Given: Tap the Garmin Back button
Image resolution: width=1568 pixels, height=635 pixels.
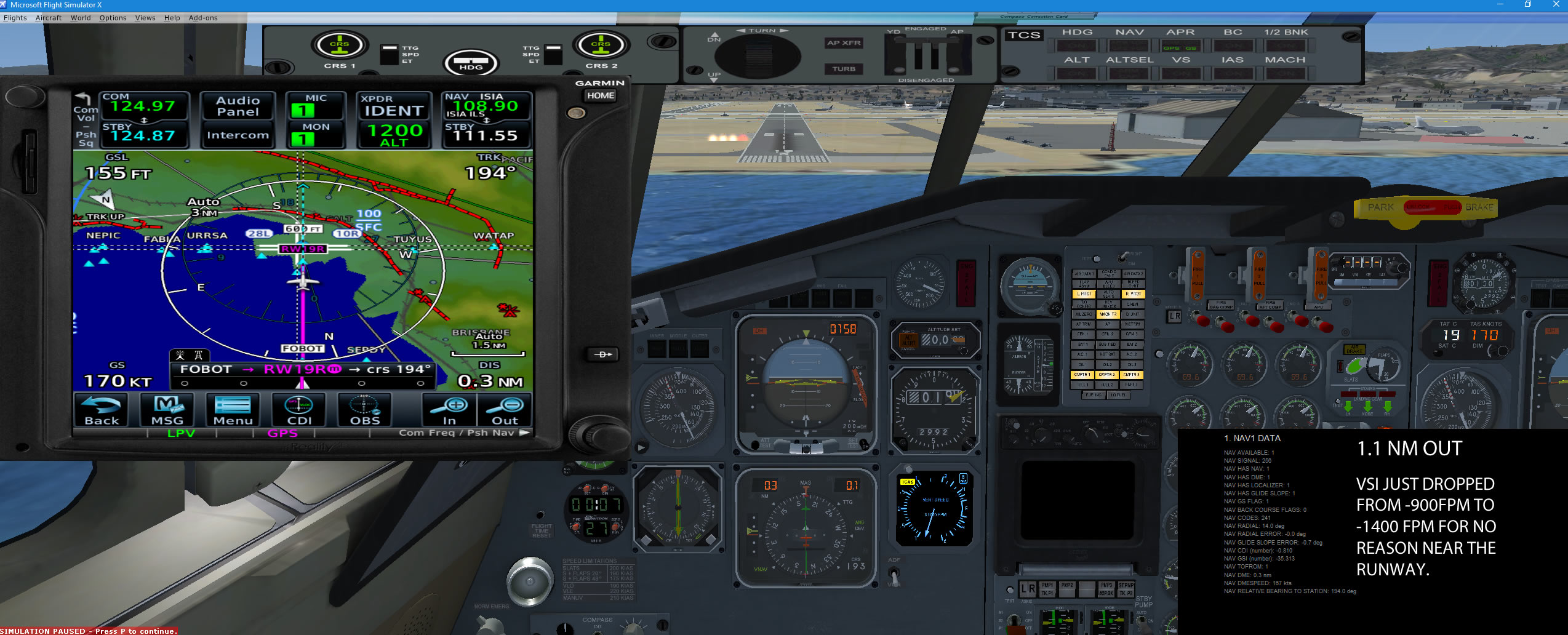Looking at the screenshot, I should 102,410.
